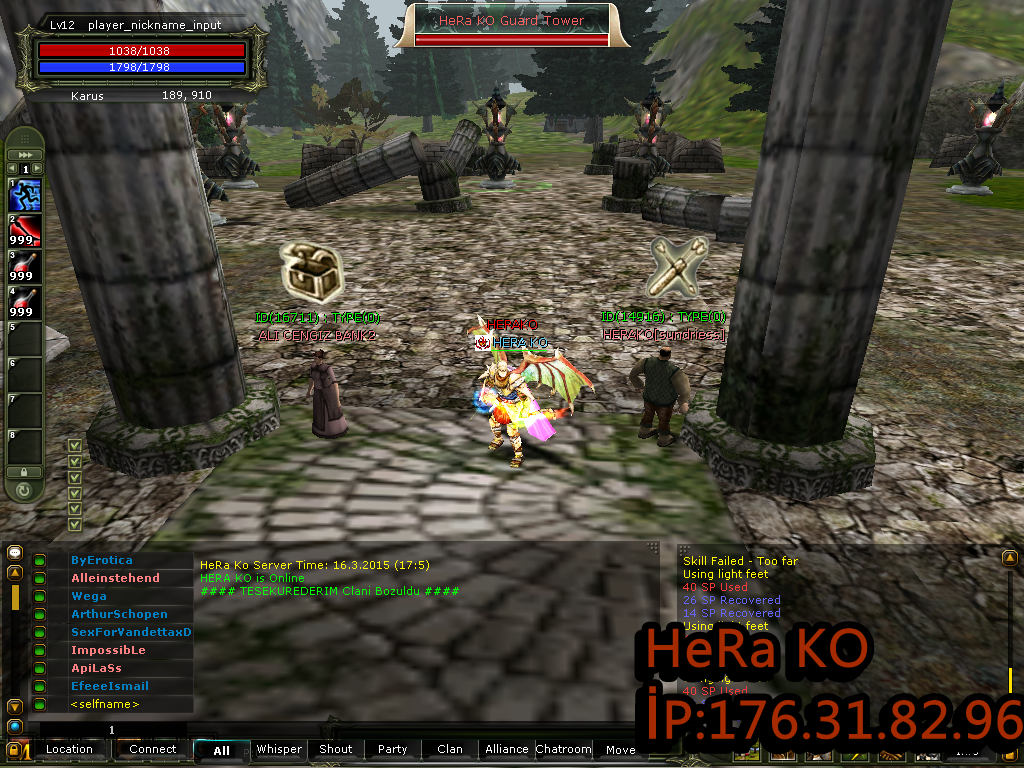Select Wega from the player list
Image resolution: width=1024 pixels, height=768 pixels.
click(89, 596)
